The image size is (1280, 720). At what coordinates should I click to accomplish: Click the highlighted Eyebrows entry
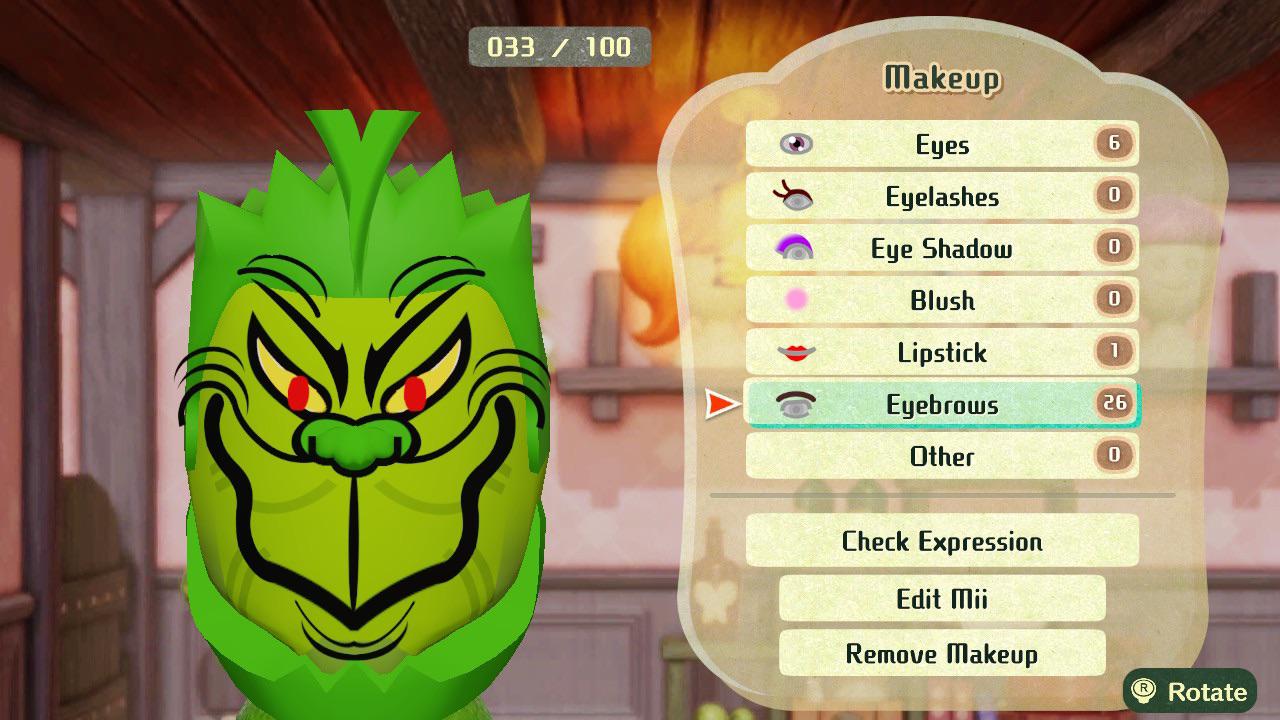pyautogui.click(x=941, y=405)
